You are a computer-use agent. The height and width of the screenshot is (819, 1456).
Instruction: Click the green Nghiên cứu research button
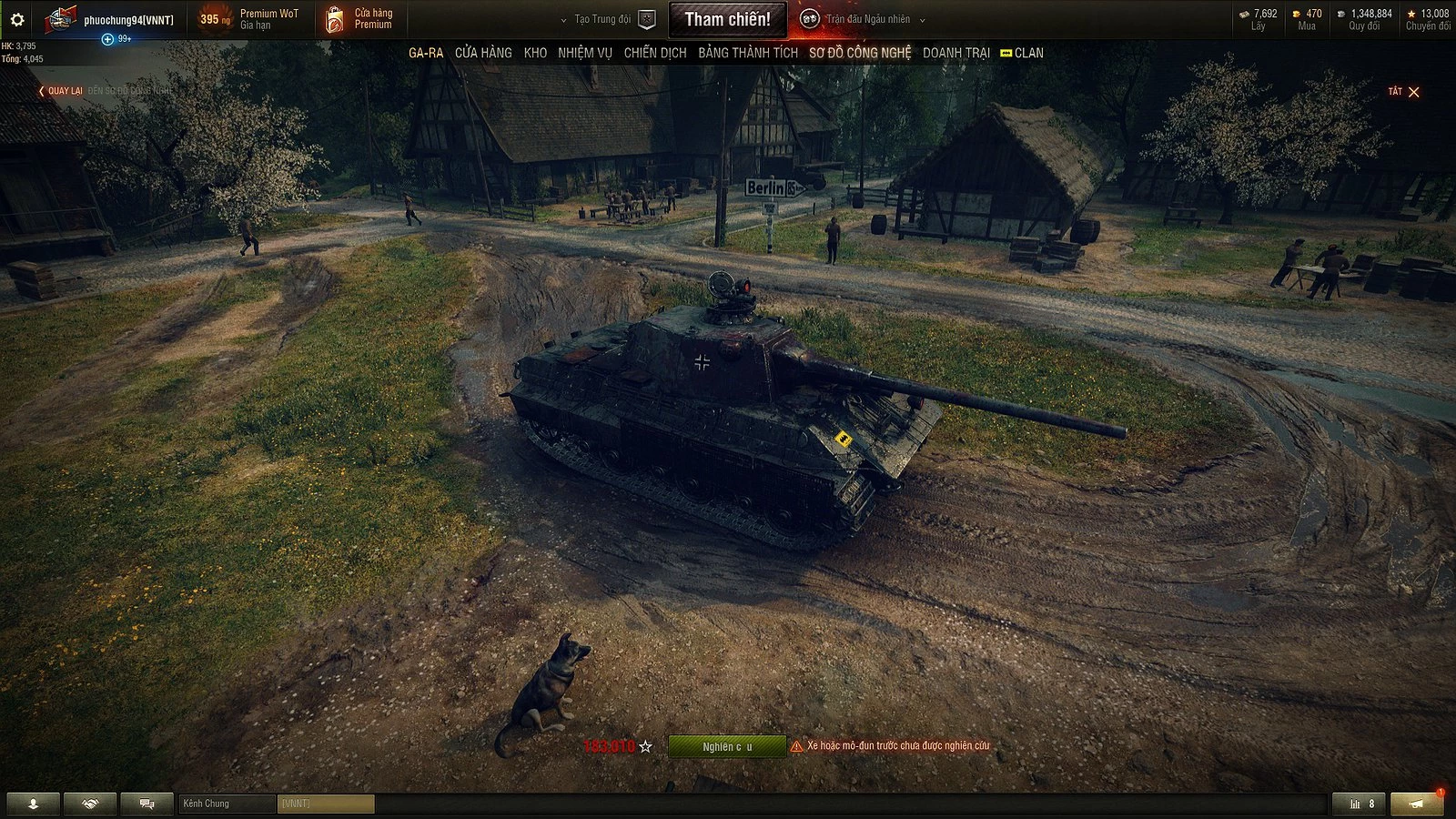pyautogui.click(x=726, y=748)
